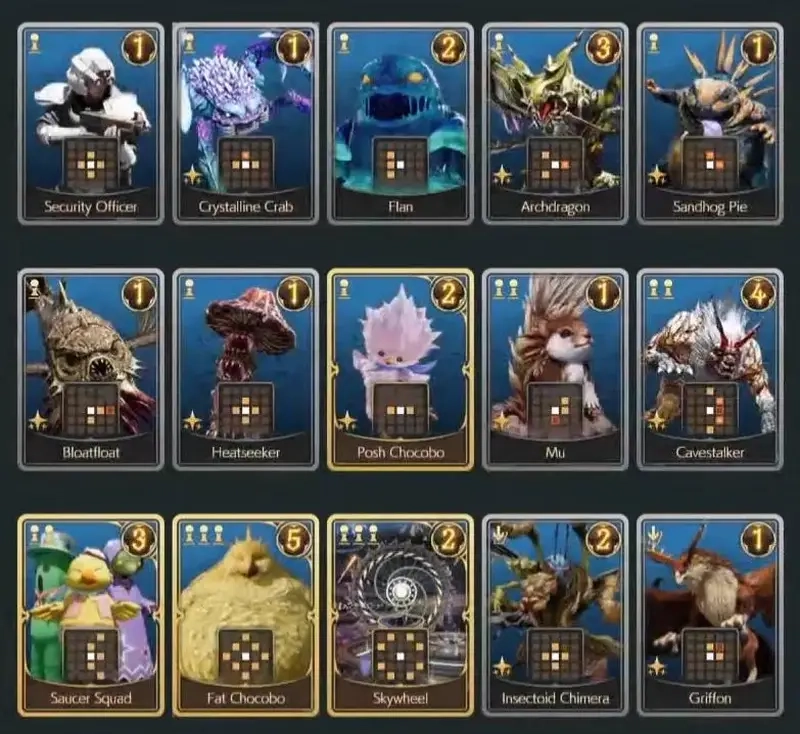Select the Mu card
Image resolution: width=800 pixels, height=734 pixels.
(555, 369)
